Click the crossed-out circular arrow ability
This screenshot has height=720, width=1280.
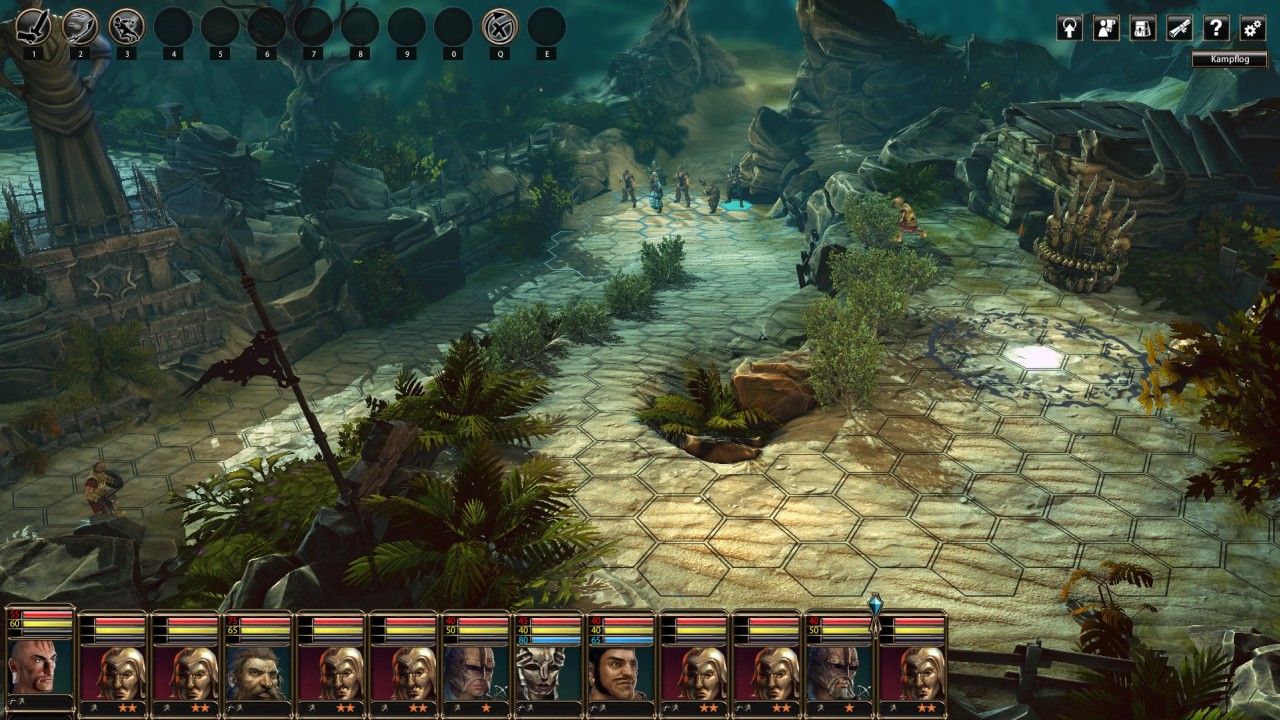point(499,26)
